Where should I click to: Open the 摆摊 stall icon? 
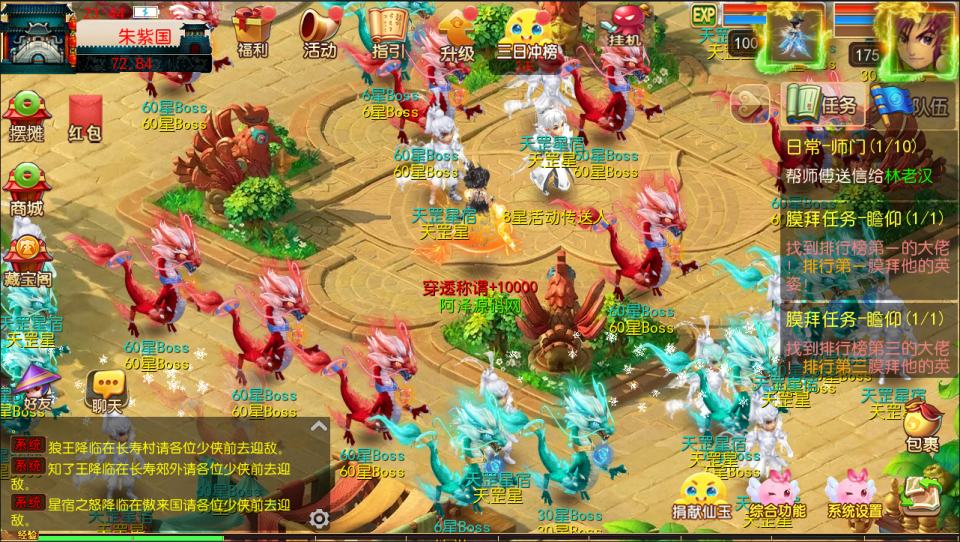pyautogui.click(x=27, y=115)
